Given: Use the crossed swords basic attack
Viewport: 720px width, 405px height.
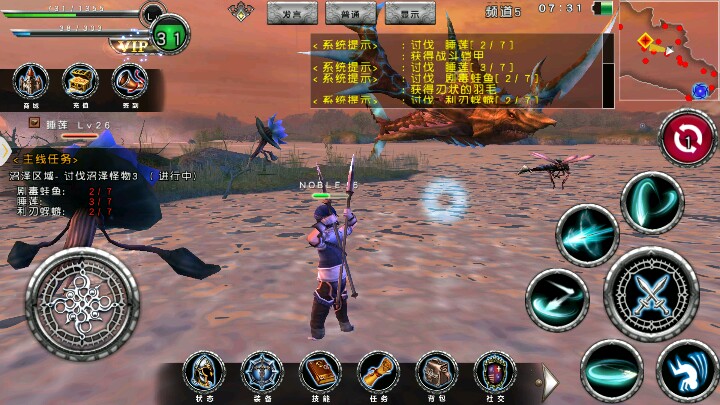Looking at the screenshot, I should tap(650, 293).
